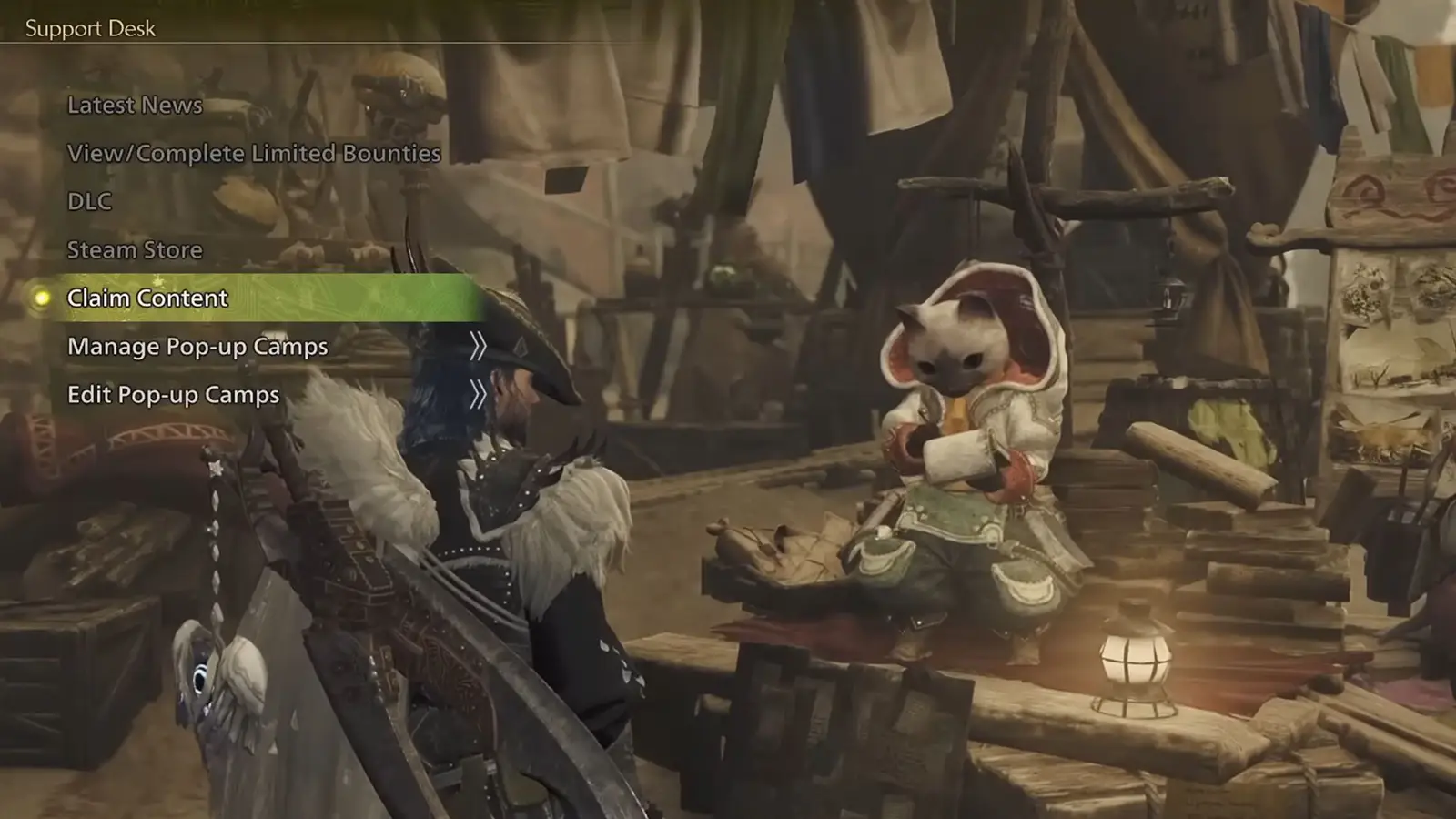Open Steam Store to view purchases

(133, 249)
